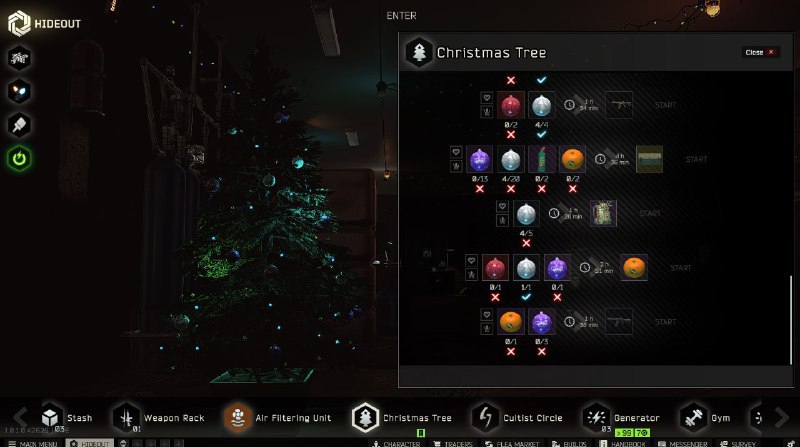800x447 pixels.
Task: Toggle the green generator power button
Action: pyautogui.click(x=20, y=158)
